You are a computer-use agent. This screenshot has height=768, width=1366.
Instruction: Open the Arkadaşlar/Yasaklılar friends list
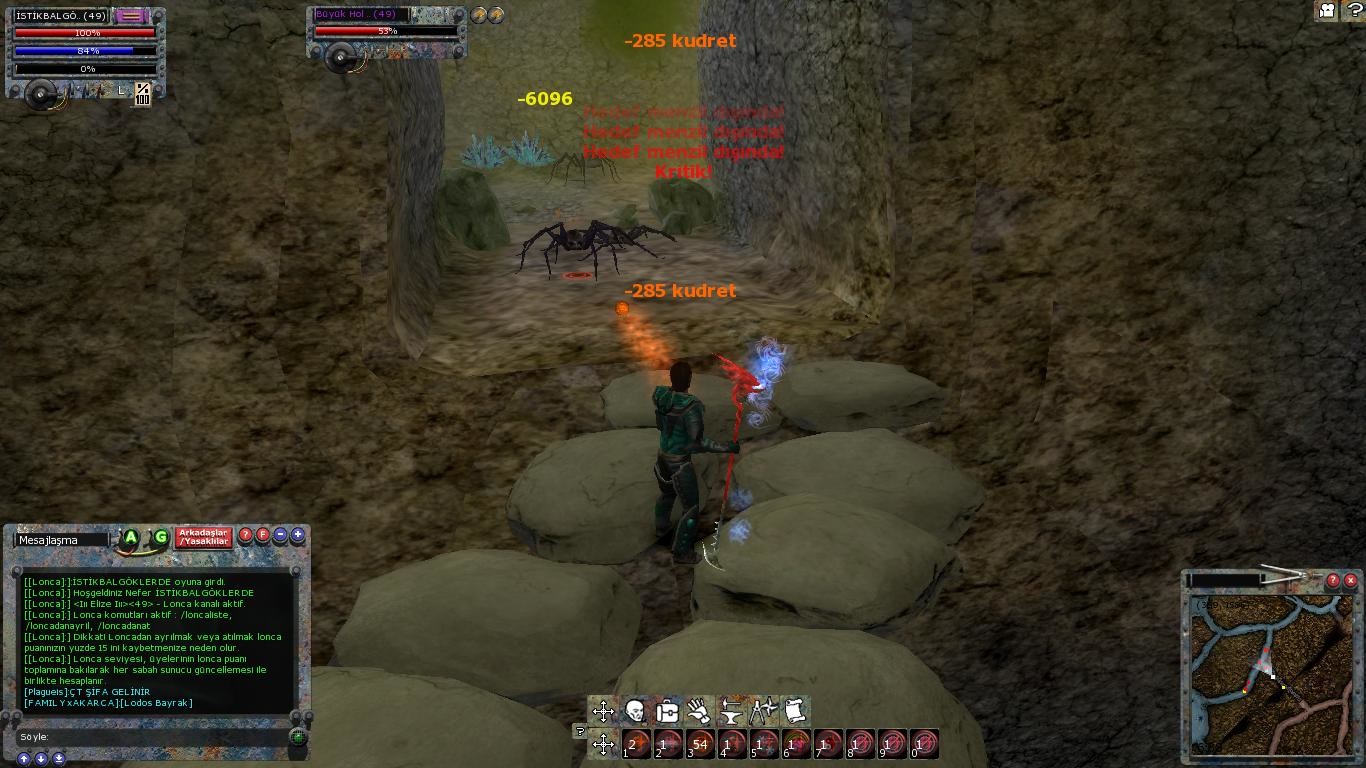point(204,538)
